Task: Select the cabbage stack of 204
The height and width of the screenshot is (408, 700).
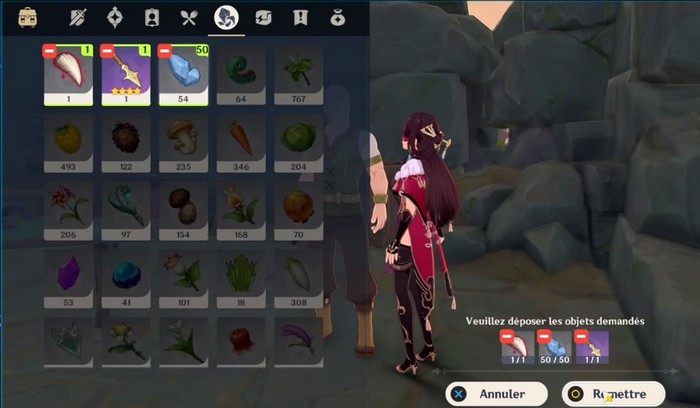Action: pos(298,140)
